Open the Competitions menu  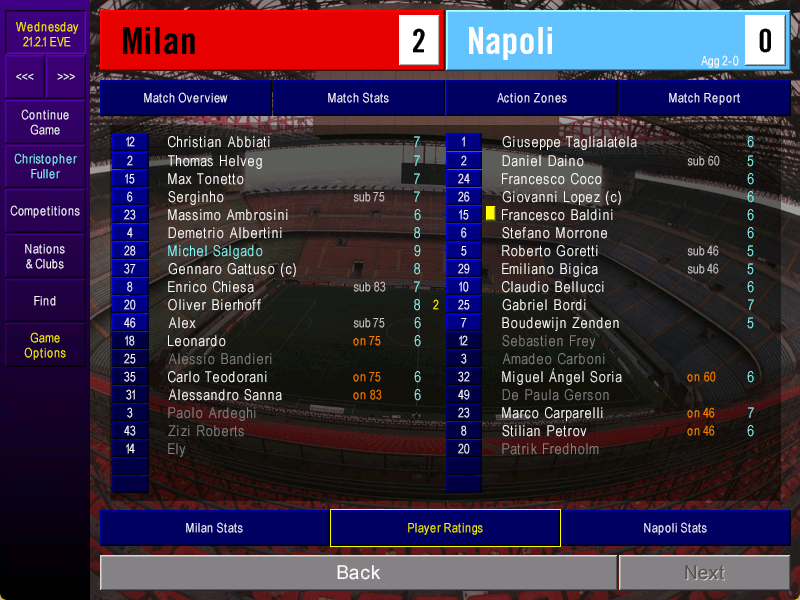(45, 211)
